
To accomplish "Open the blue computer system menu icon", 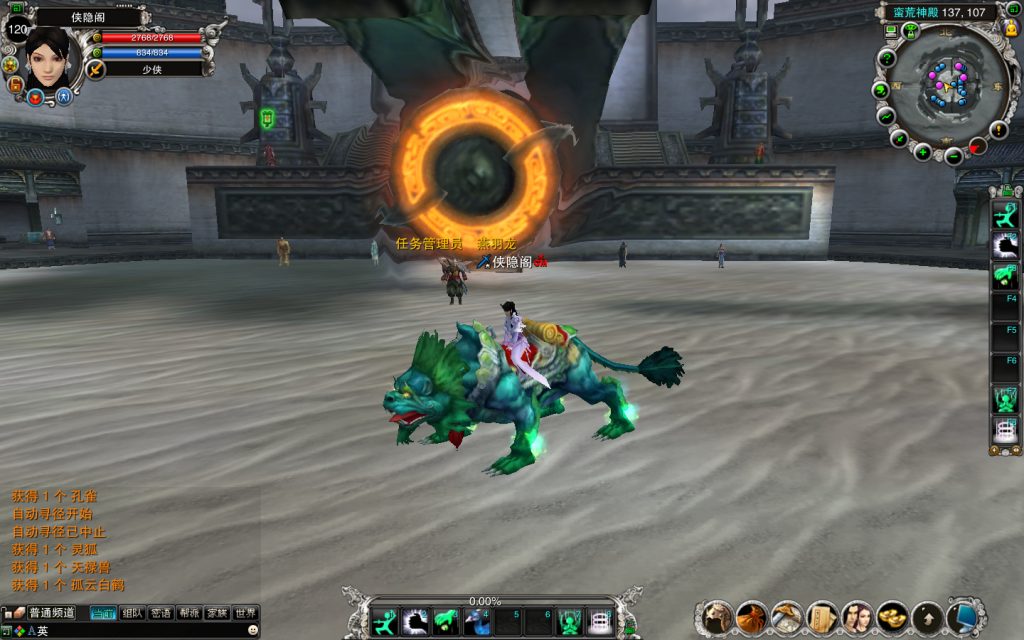I will 962,617.
